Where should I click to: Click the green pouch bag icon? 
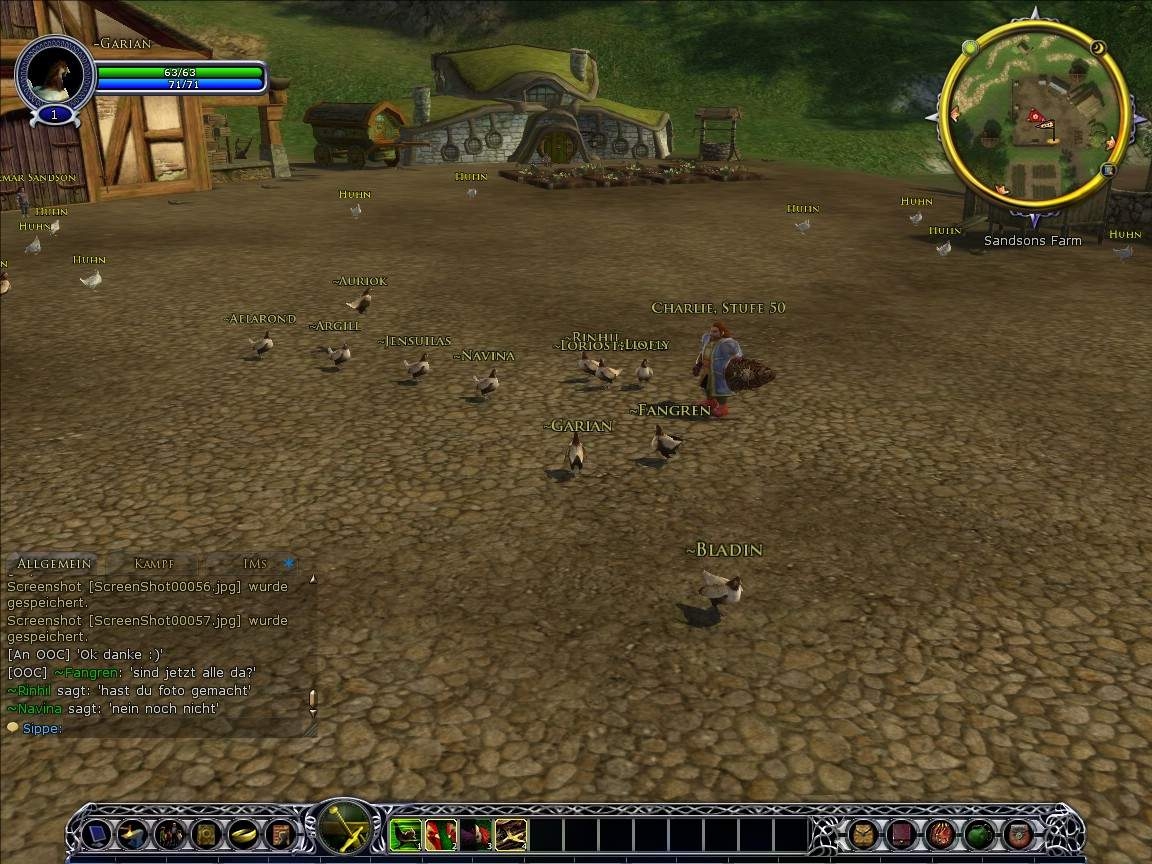[x=979, y=834]
